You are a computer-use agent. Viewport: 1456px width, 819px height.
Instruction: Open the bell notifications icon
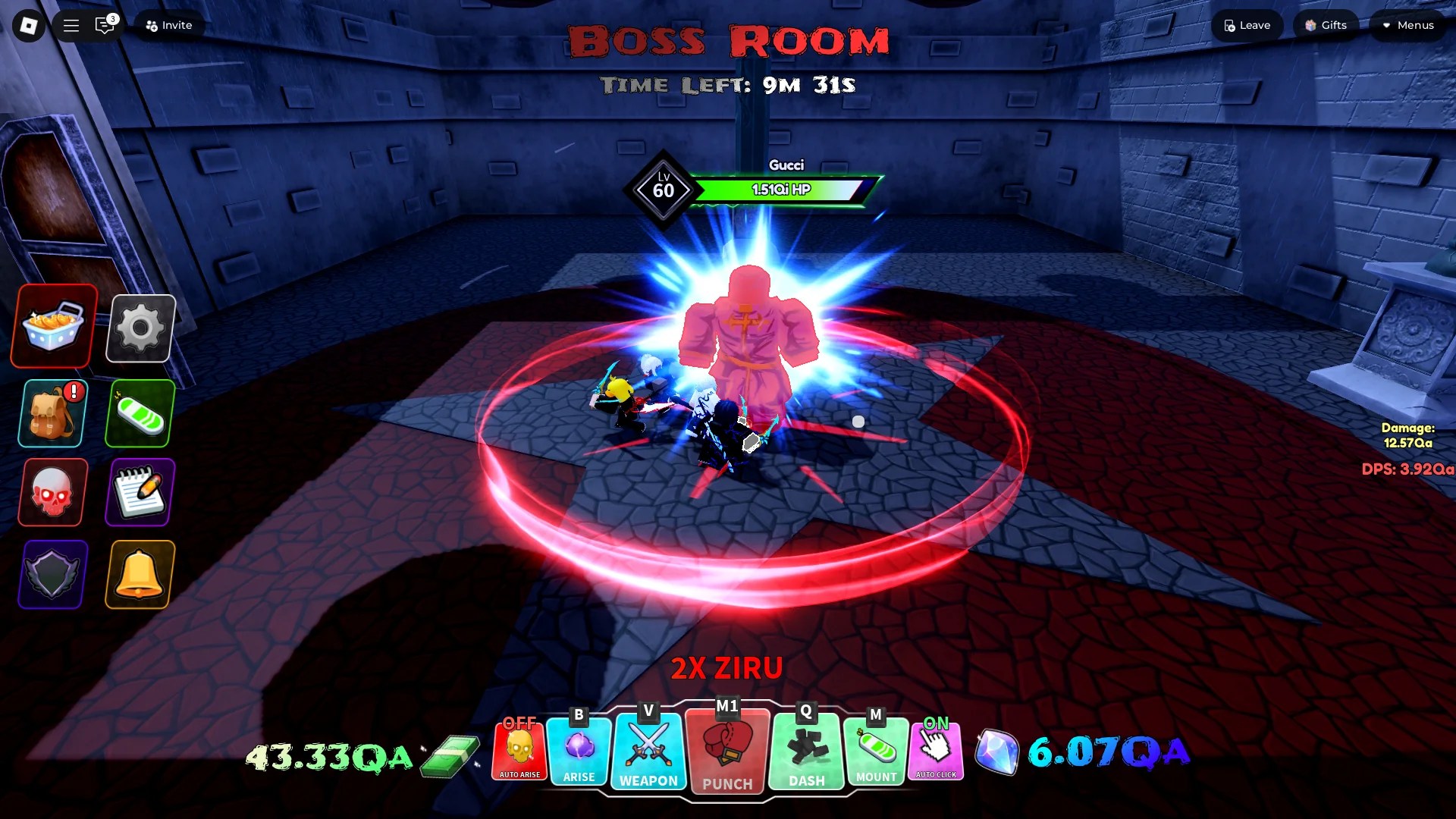tap(140, 575)
